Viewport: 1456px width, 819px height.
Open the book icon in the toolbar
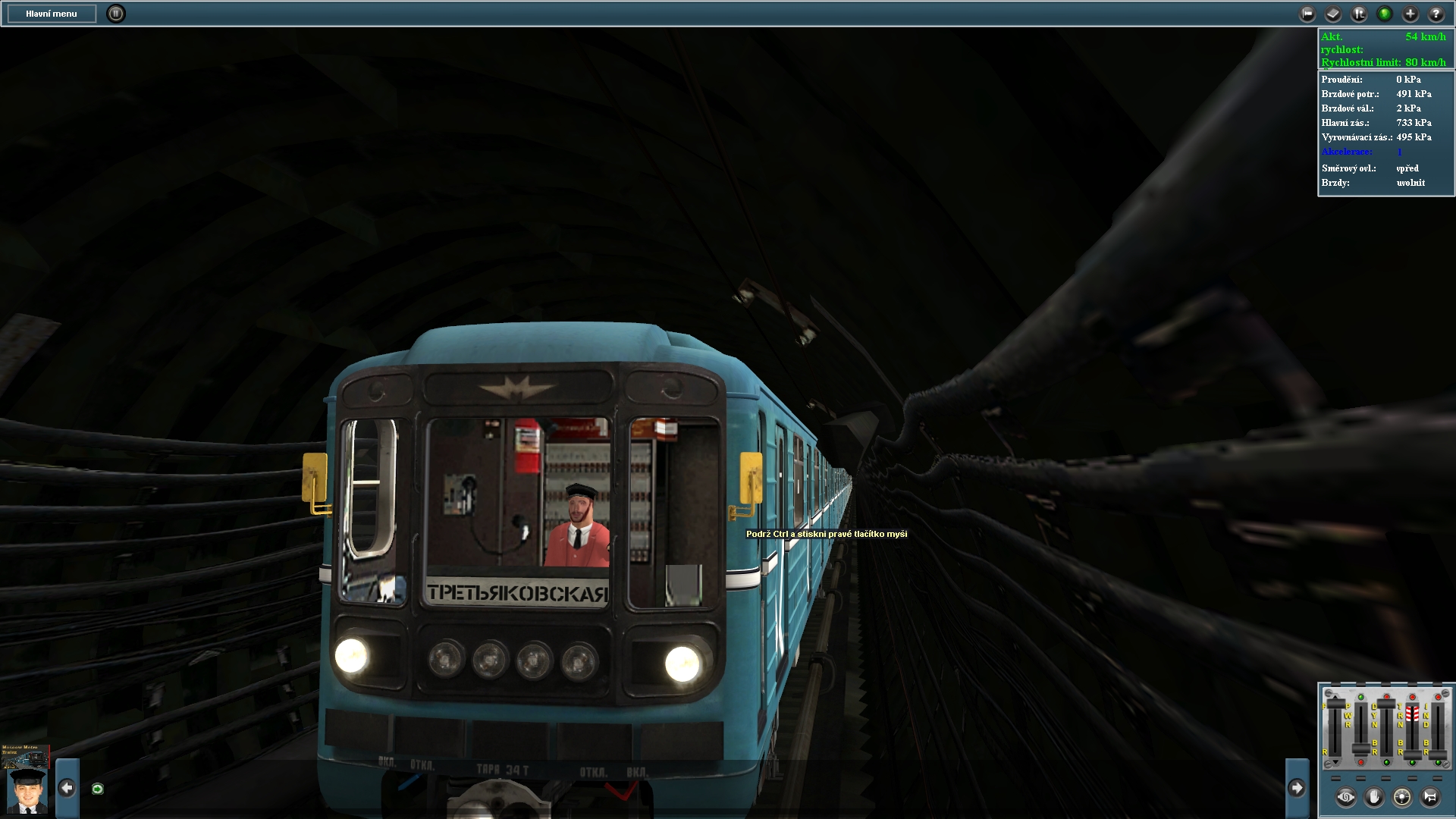pos(1333,14)
